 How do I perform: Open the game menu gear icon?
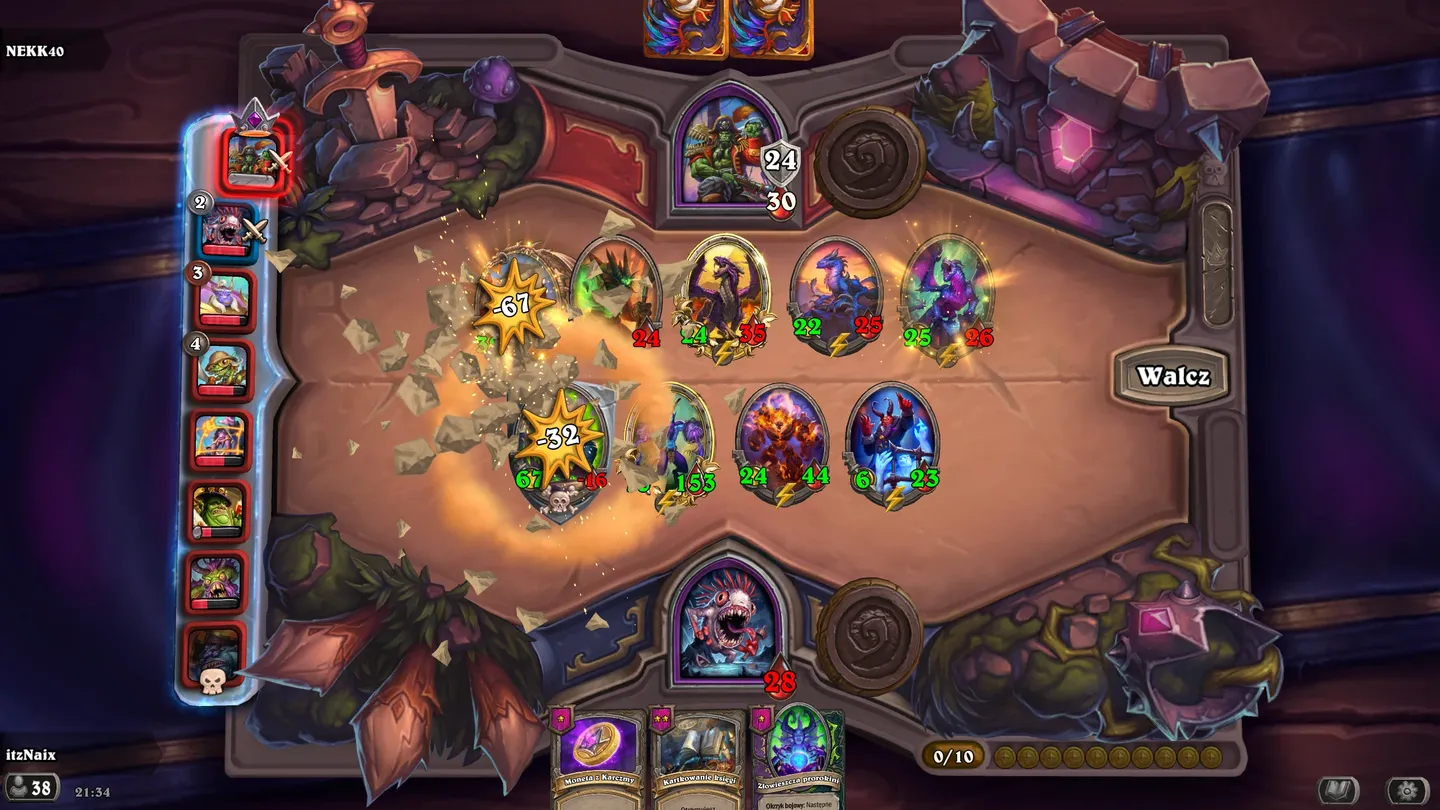pos(1407,788)
